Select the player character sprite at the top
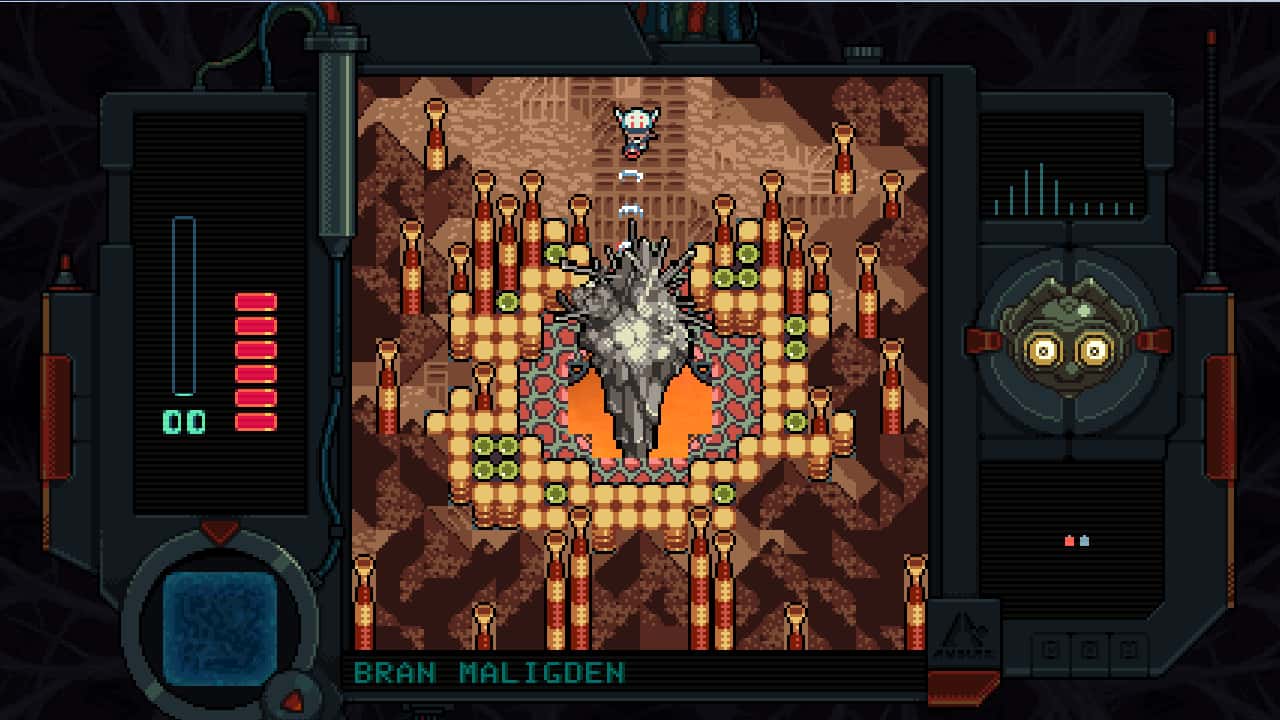This screenshot has width=1280, height=720. coord(634,128)
